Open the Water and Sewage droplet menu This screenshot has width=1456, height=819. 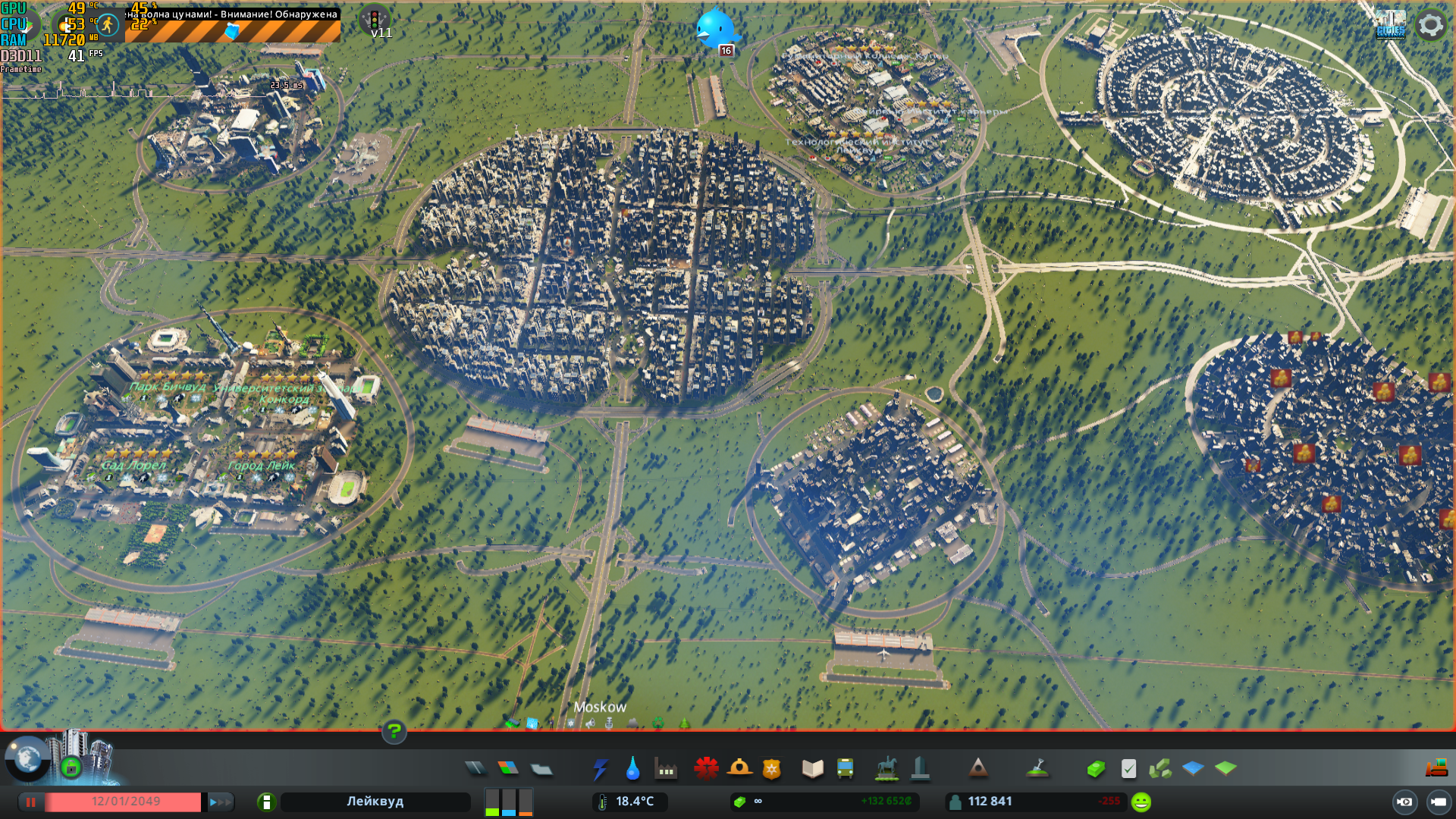[x=632, y=769]
